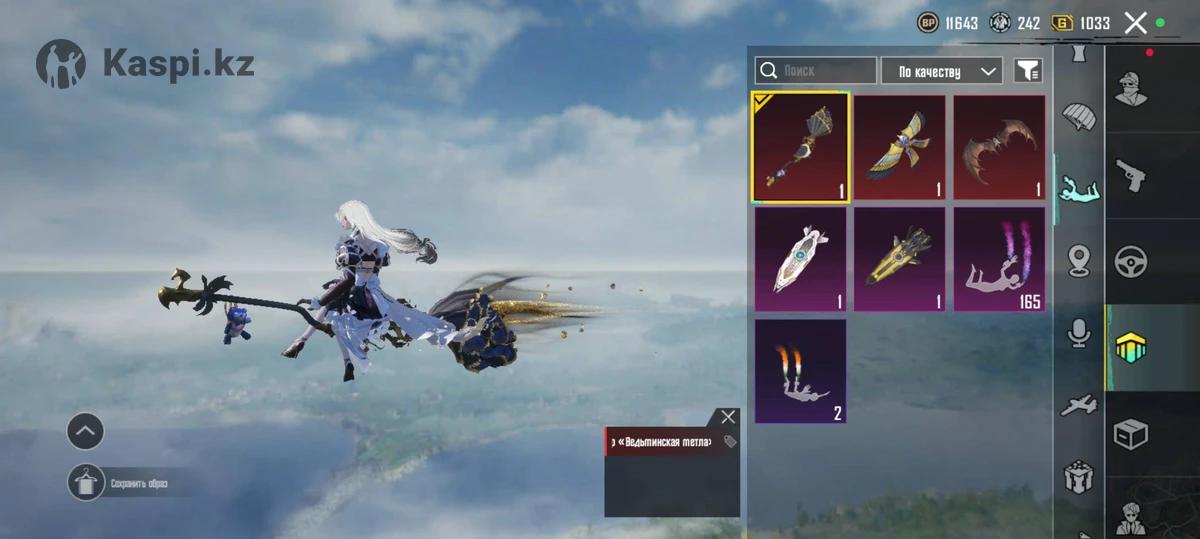Screen dimensions: 1200x539
Task: Open the box crate category
Action: (1131, 434)
